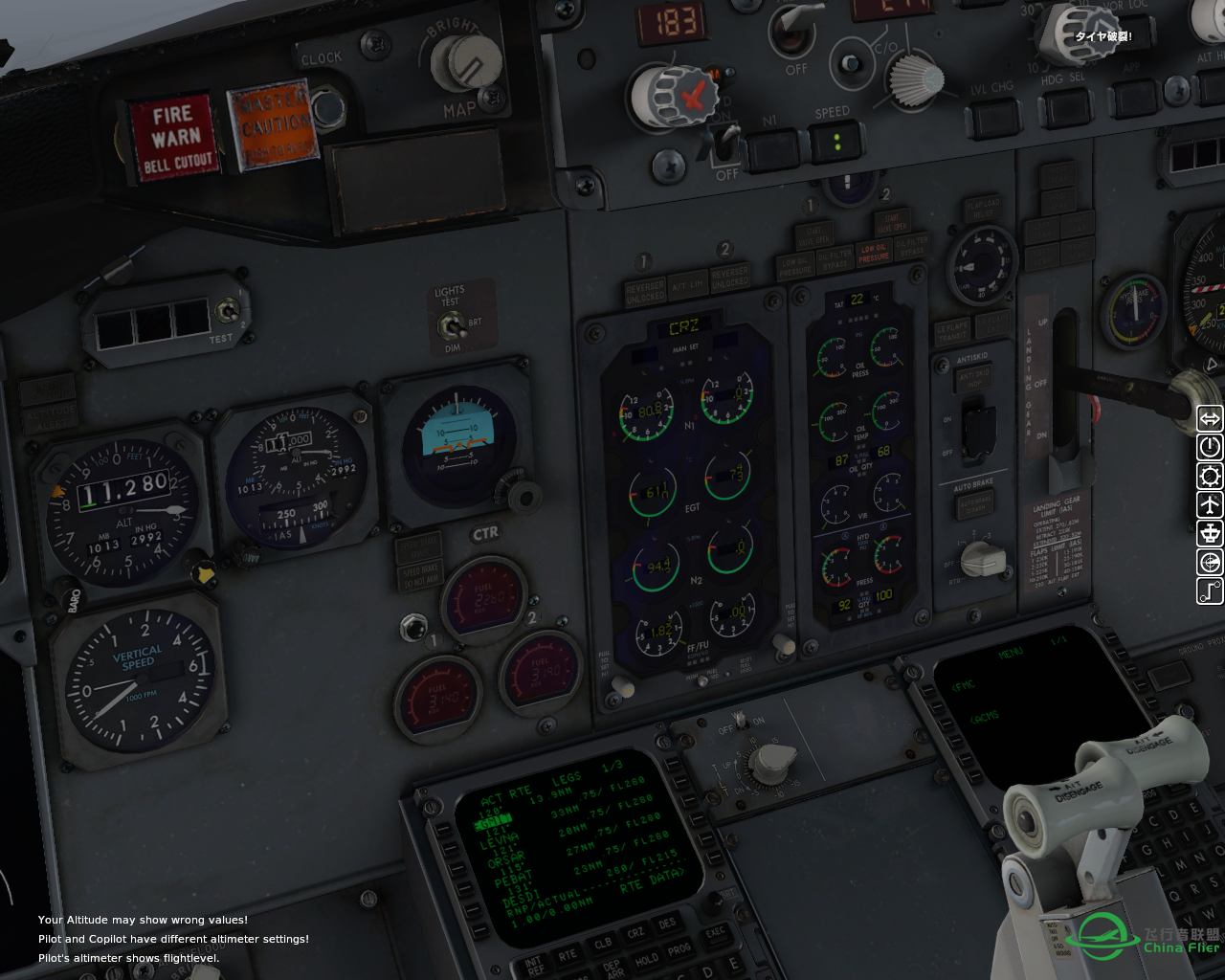The height and width of the screenshot is (980, 1225).
Task: Activate the LVL CHG mode button
Action: (992, 118)
